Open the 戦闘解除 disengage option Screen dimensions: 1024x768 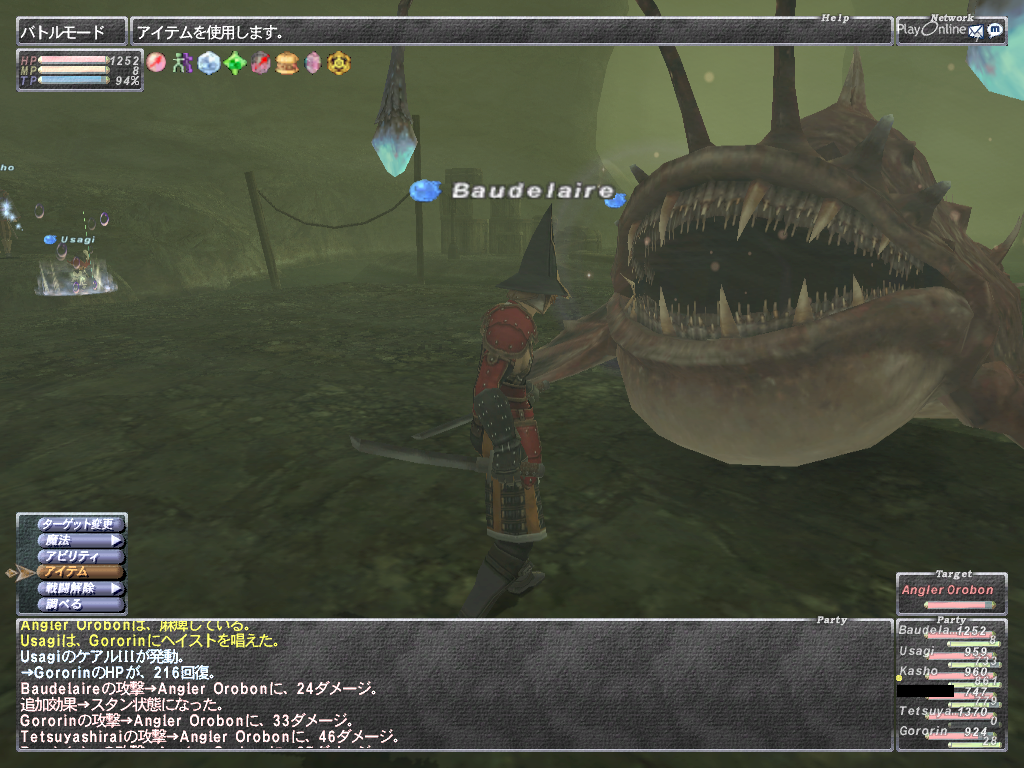(80, 588)
